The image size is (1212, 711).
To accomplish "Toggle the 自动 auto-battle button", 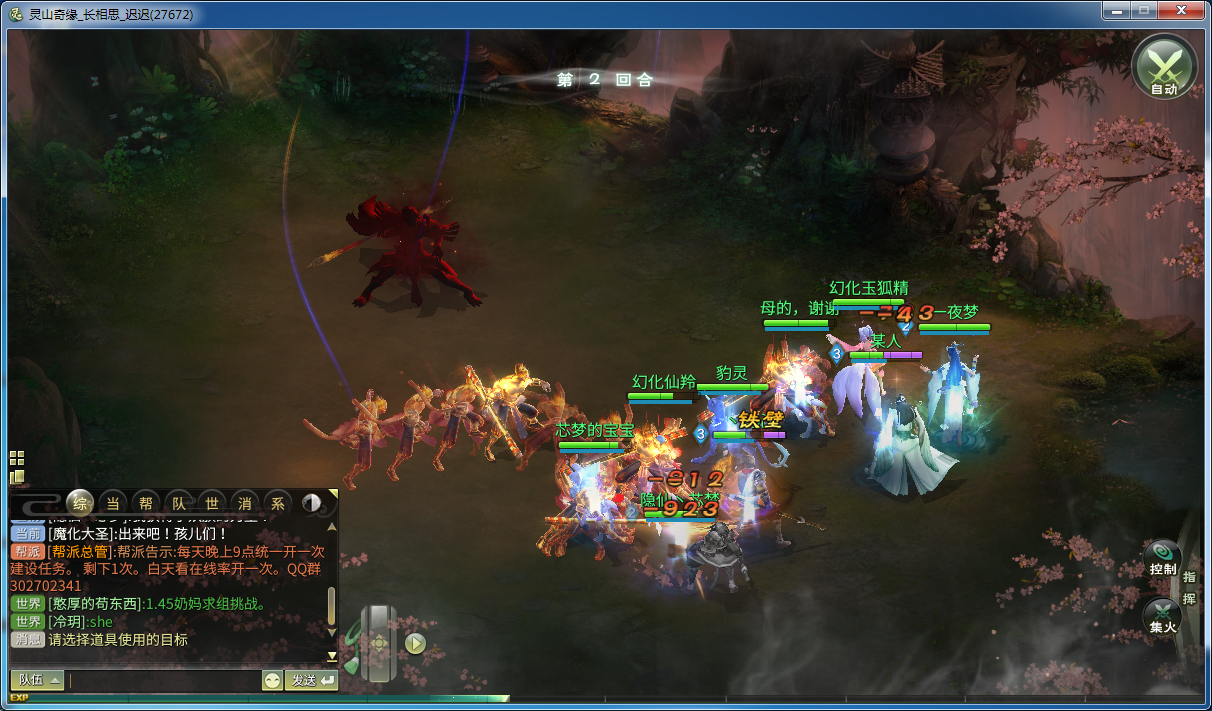I will (x=1164, y=67).
